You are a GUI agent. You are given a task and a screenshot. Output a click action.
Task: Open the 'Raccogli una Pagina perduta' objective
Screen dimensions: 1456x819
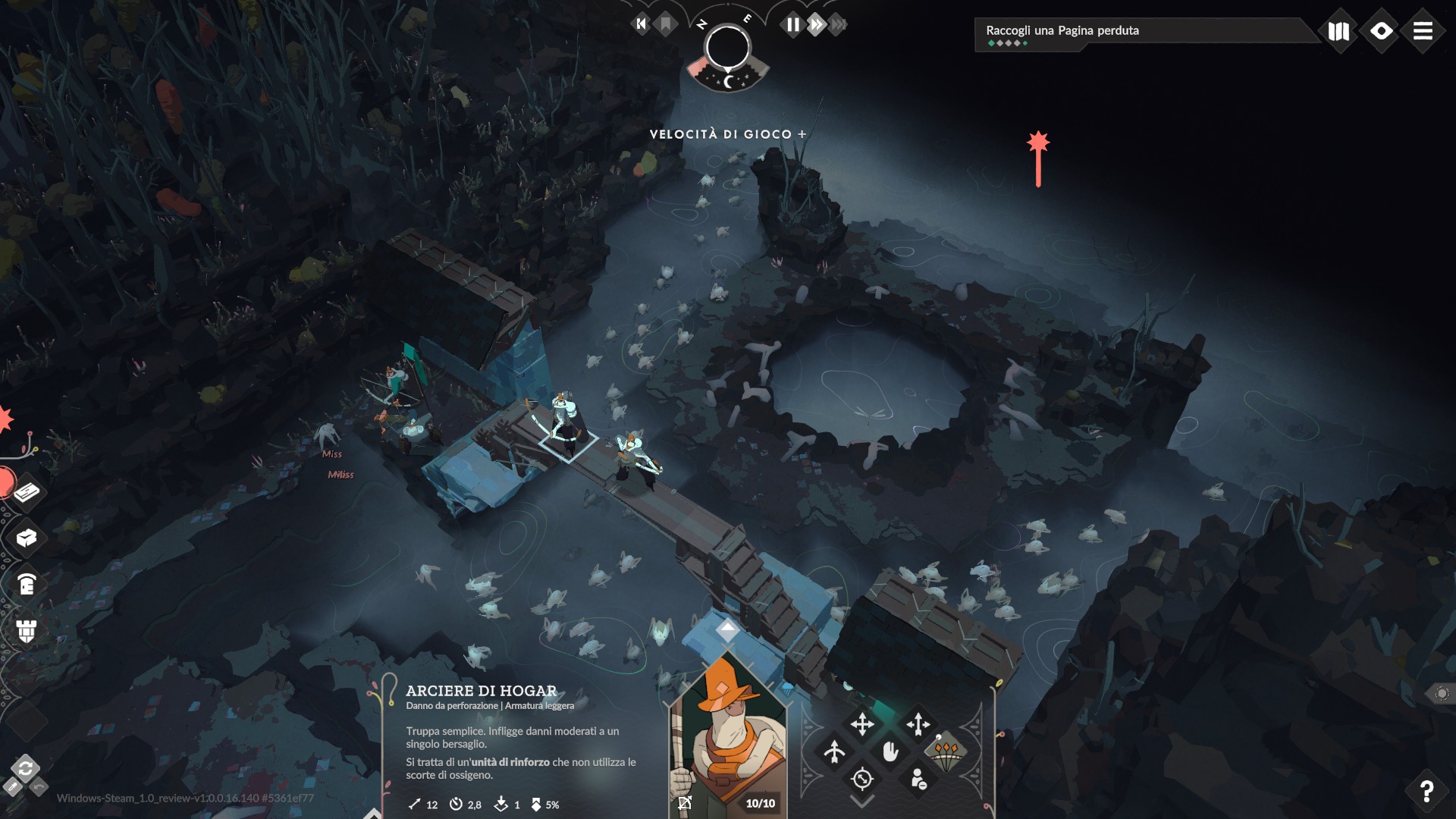tap(1137, 33)
